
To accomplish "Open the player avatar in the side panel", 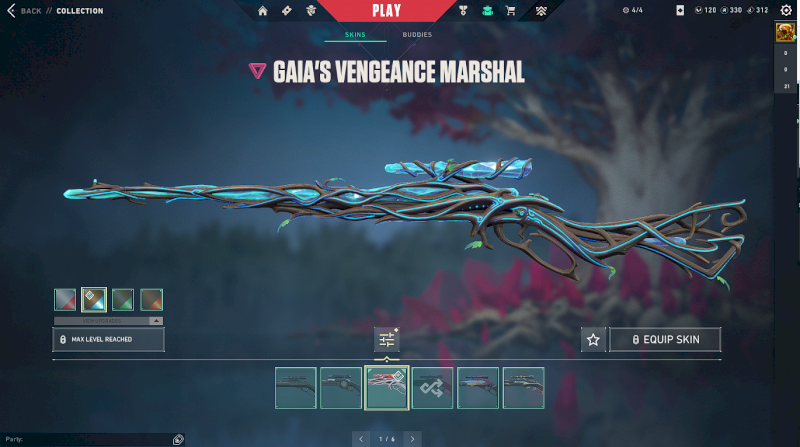I will coord(786,33).
